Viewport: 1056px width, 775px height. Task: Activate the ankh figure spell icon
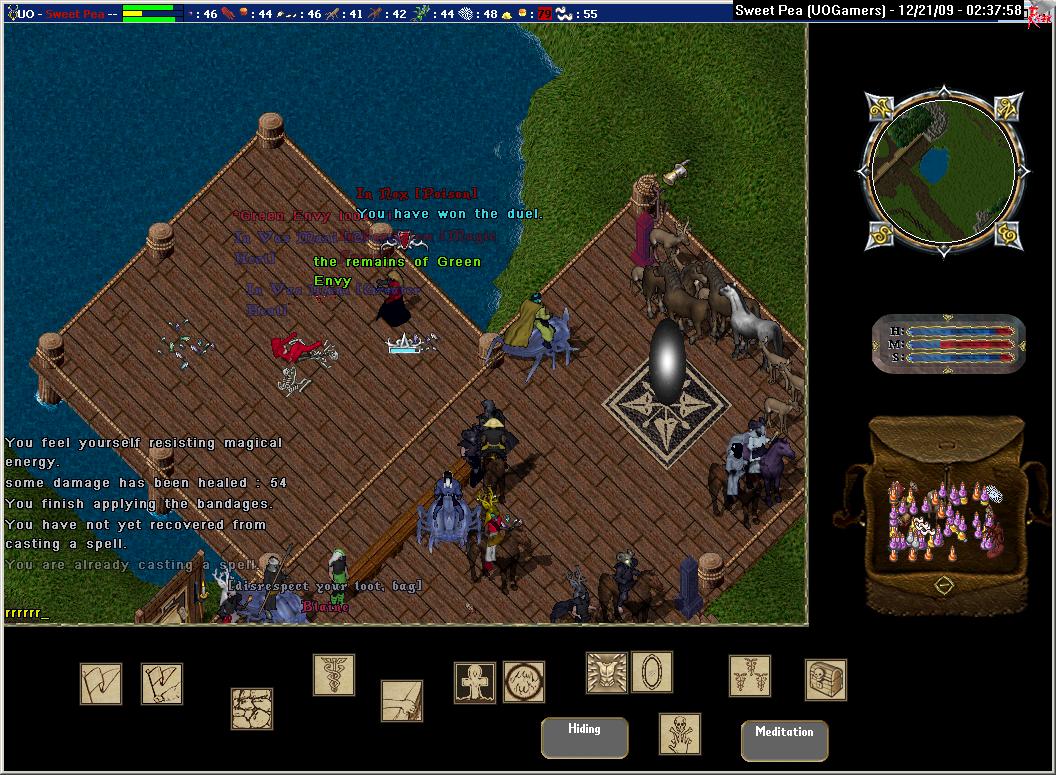click(x=475, y=683)
